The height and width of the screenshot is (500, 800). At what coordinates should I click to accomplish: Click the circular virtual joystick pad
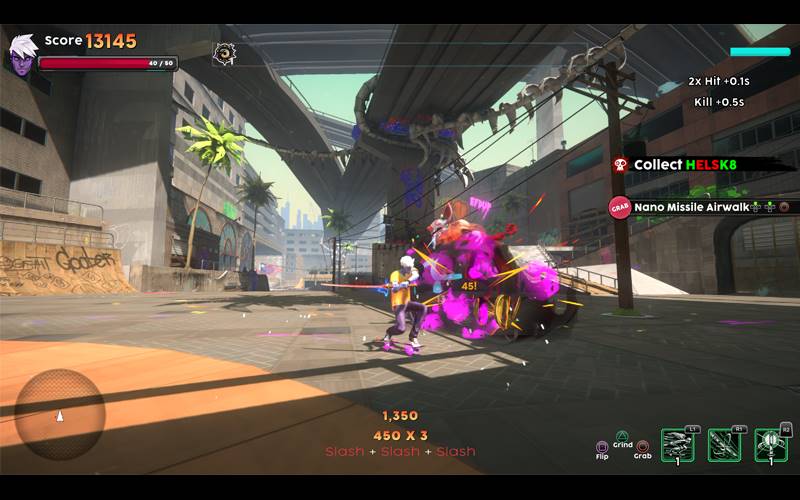click(60, 413)
